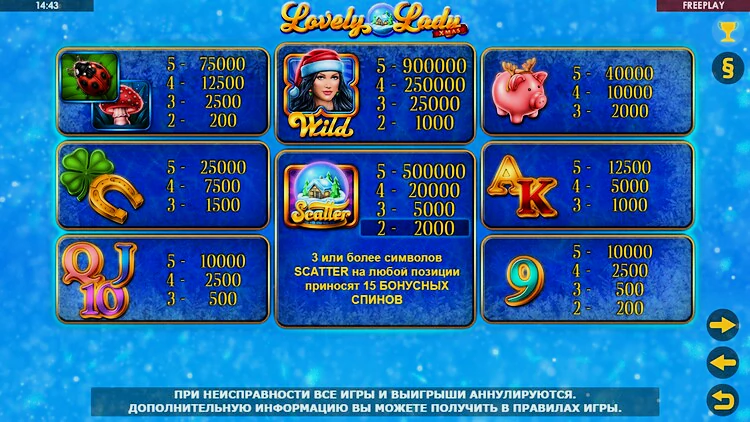Go to the previous paytable page
The image size is (750, 422).
(722, 361)
